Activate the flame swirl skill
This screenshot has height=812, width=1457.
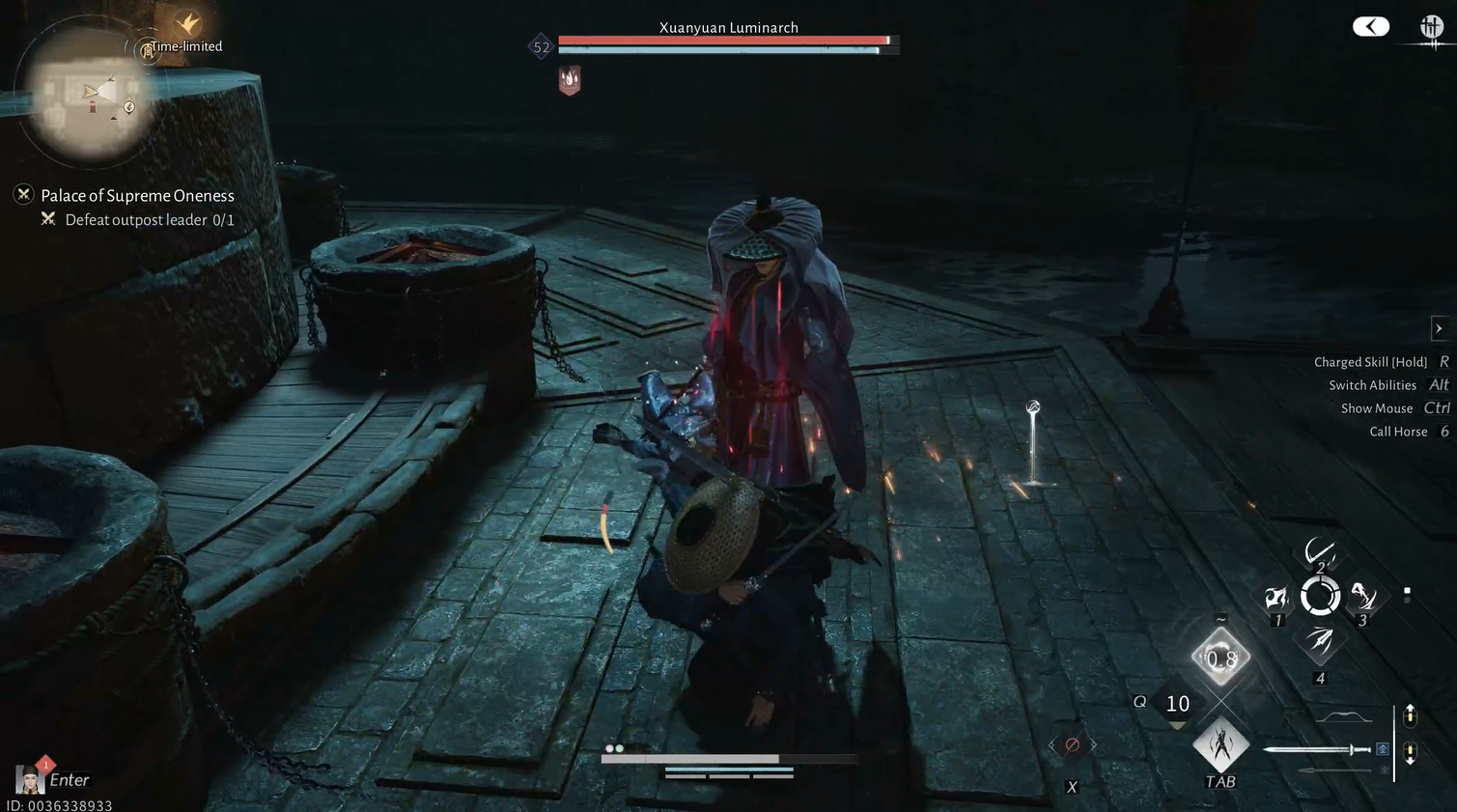(x=1277, y=599)
